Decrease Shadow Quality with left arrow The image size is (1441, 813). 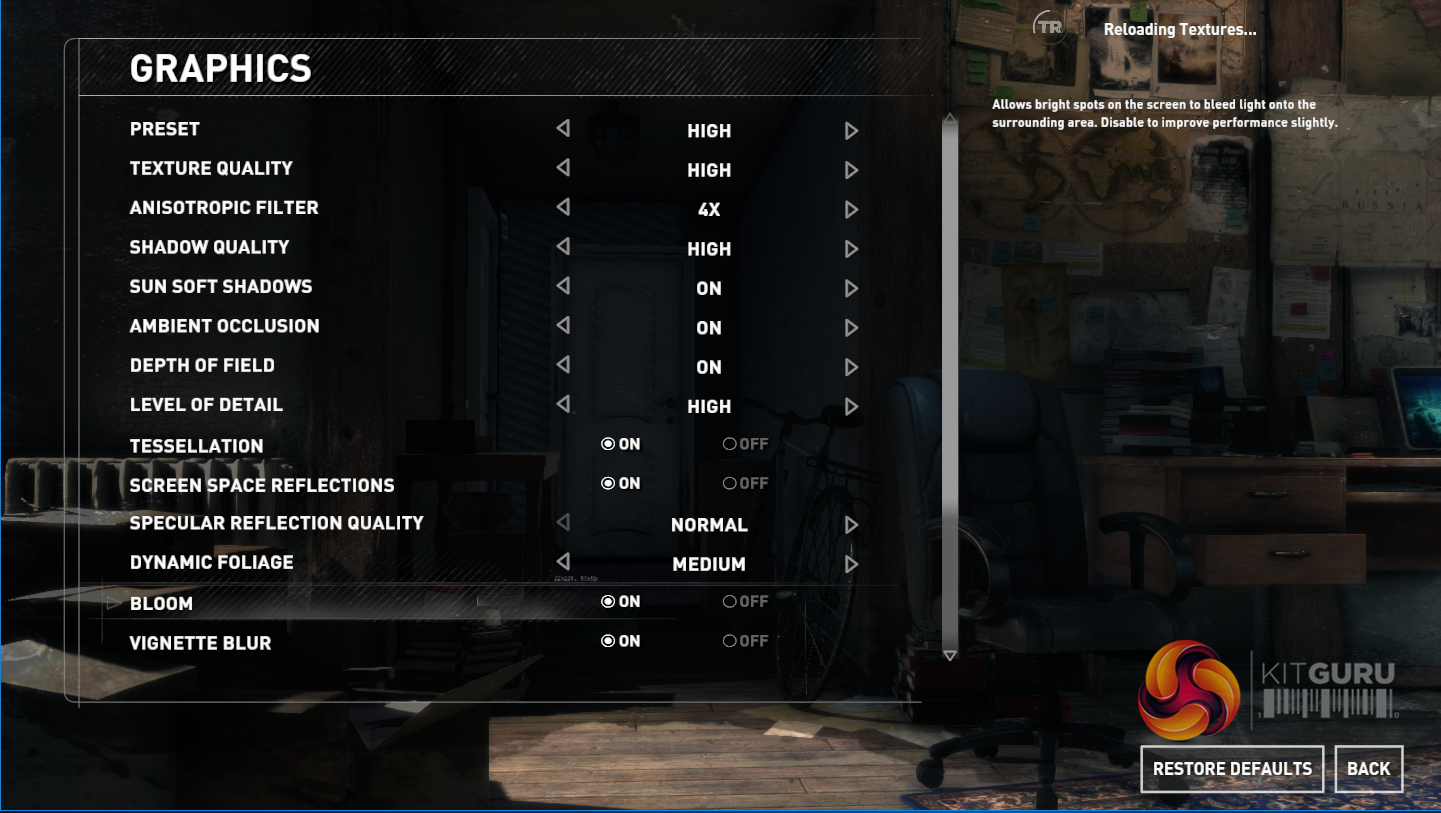coord(563,247)
